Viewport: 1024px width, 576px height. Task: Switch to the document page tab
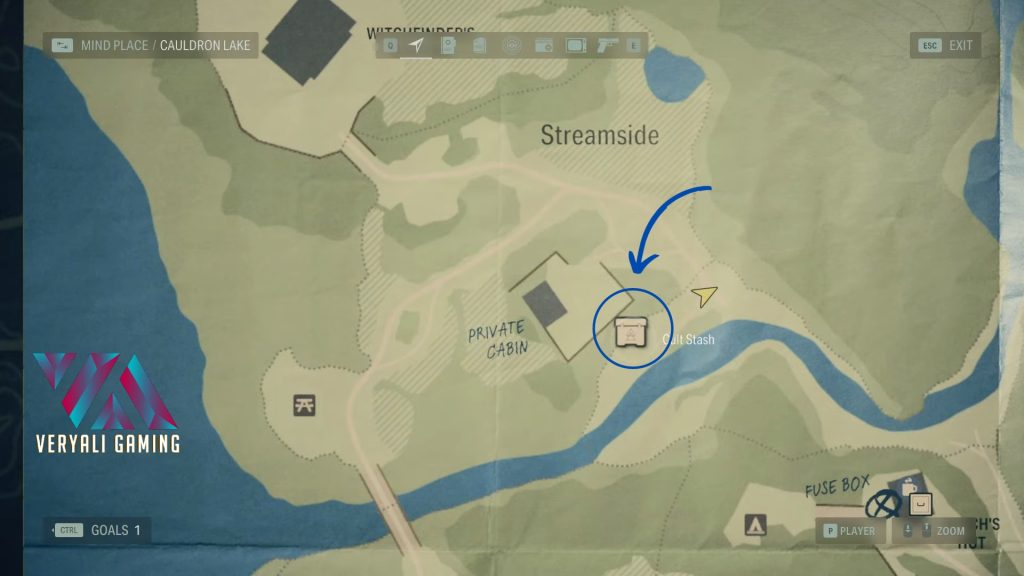click(x=479, y=45)
